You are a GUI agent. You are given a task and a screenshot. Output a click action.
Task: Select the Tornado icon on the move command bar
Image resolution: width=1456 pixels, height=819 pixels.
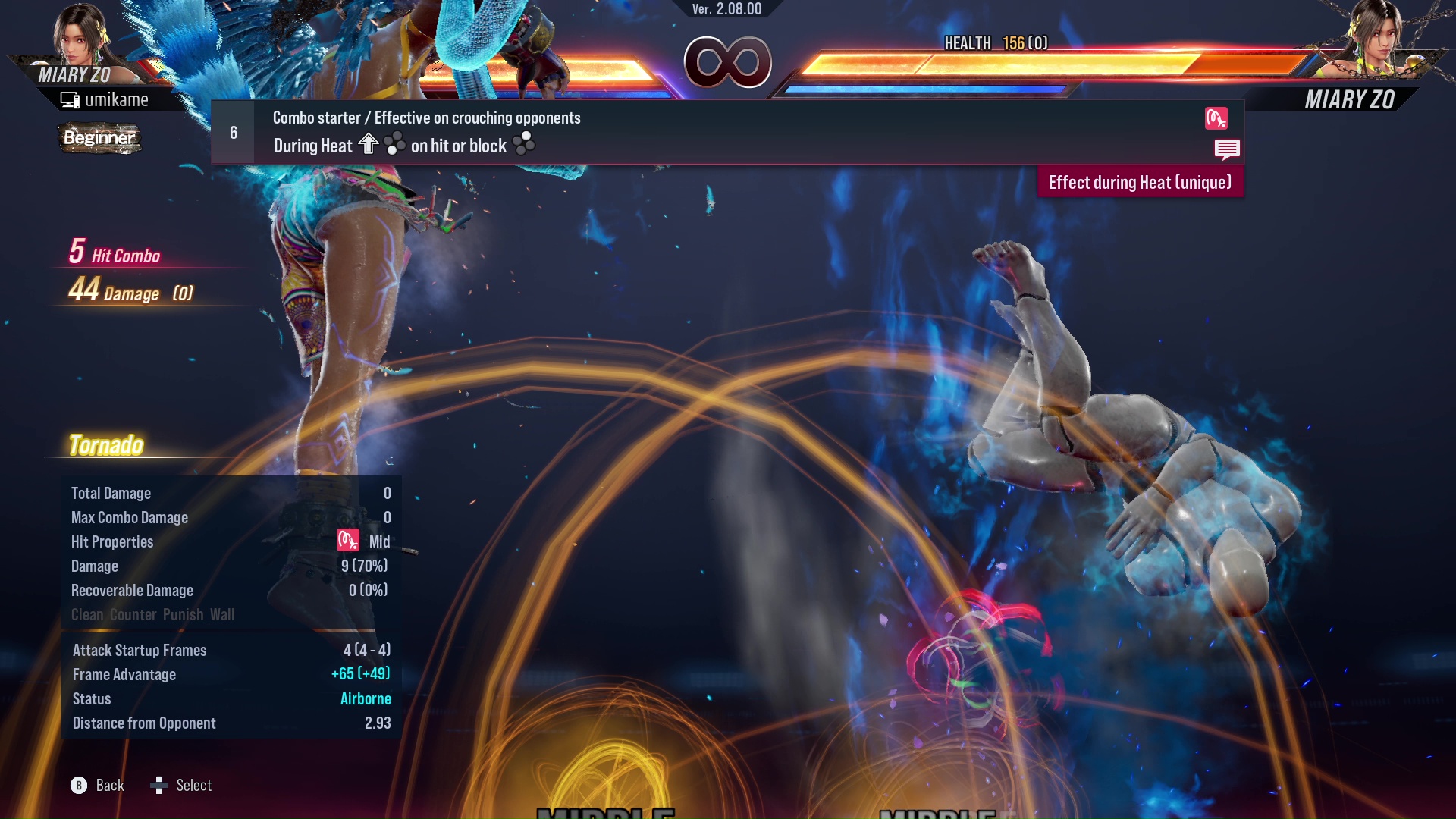click(x=1216, y=118)
